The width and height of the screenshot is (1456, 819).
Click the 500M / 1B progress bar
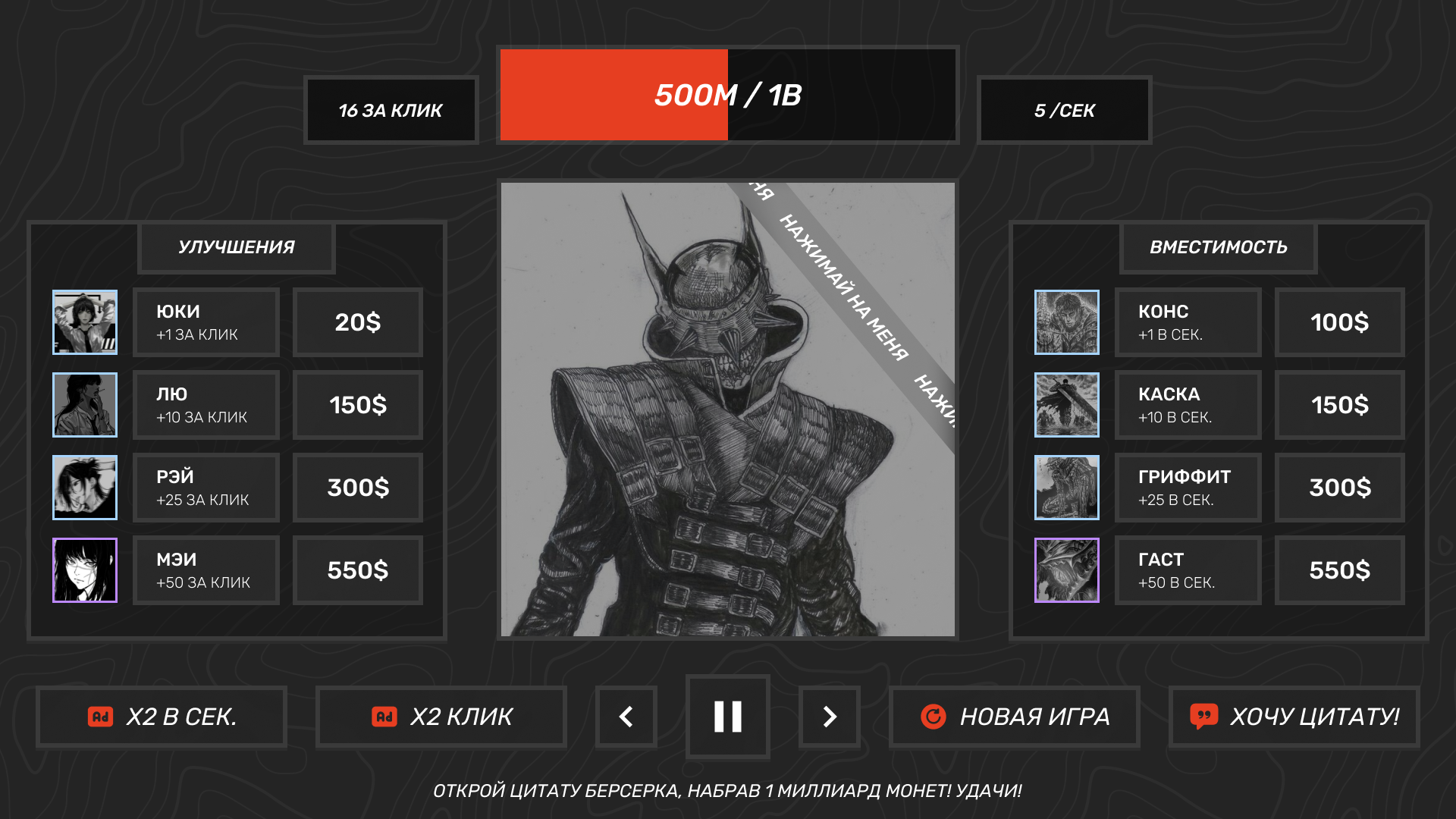click(x=726, y=95)
